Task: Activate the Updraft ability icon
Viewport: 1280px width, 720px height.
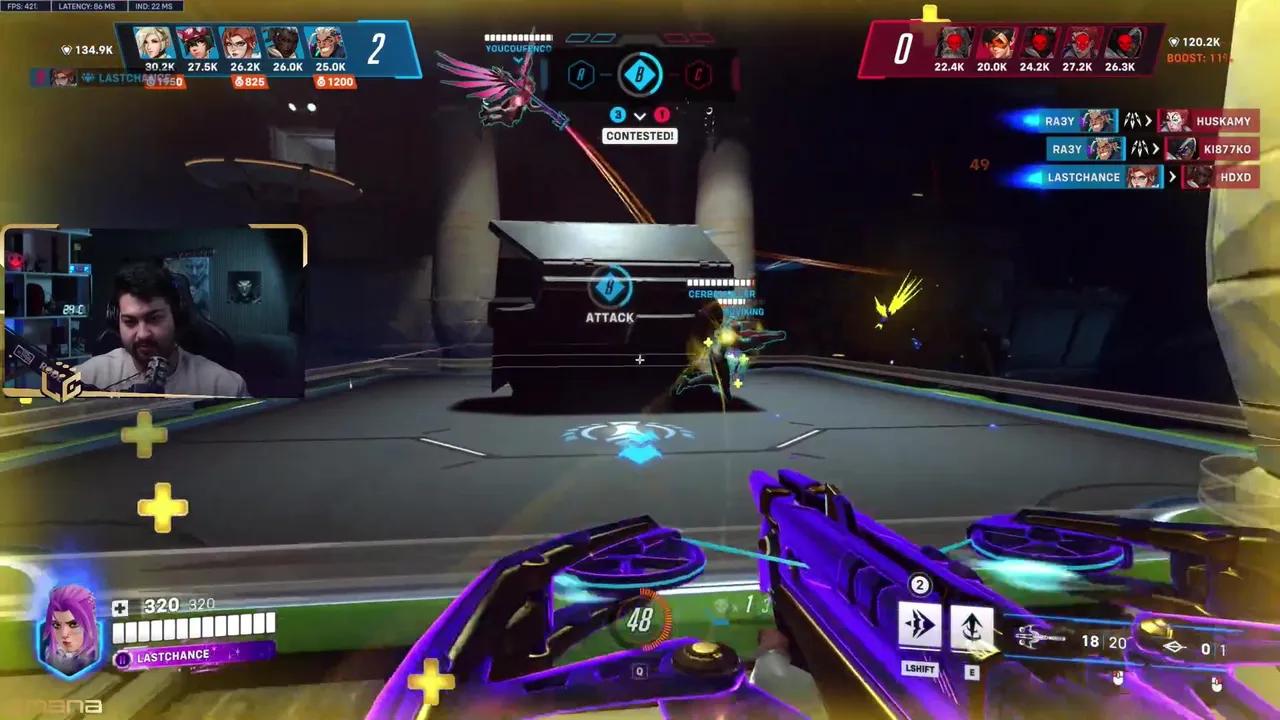Action: point(972,628)
